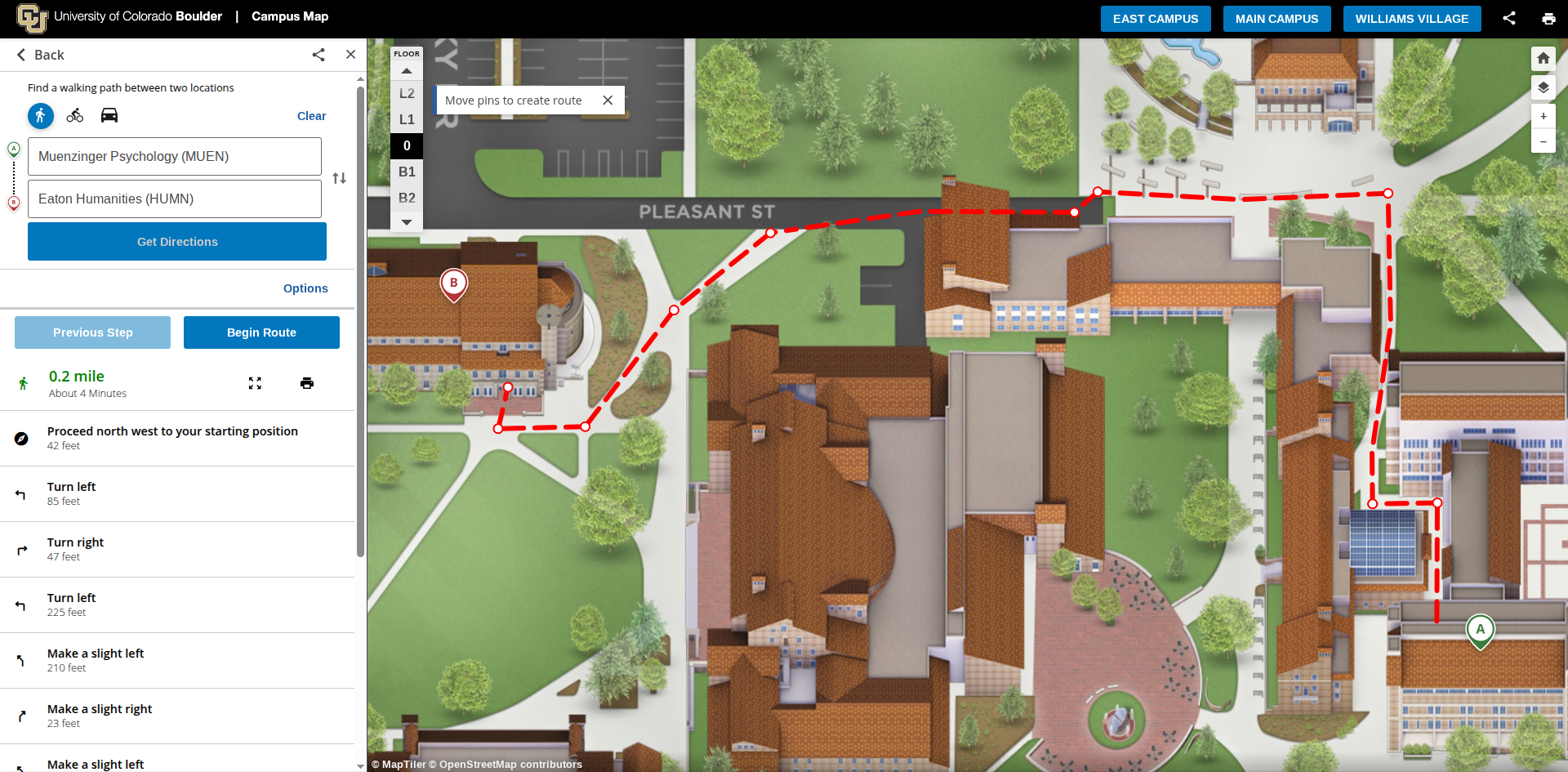Zoom in on the map
The height and width of the screenshot is (772, 1568).
point(1543,116)
